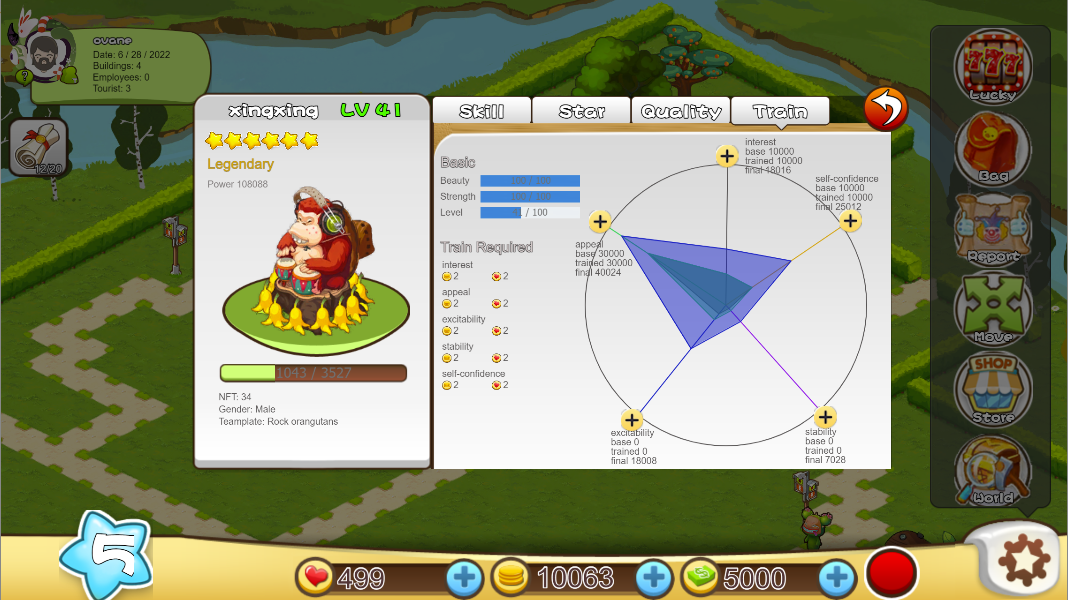Open the quest scroll showing 12/20
1068x600 pixels.
pyautogui.click(x=38, y=148)
